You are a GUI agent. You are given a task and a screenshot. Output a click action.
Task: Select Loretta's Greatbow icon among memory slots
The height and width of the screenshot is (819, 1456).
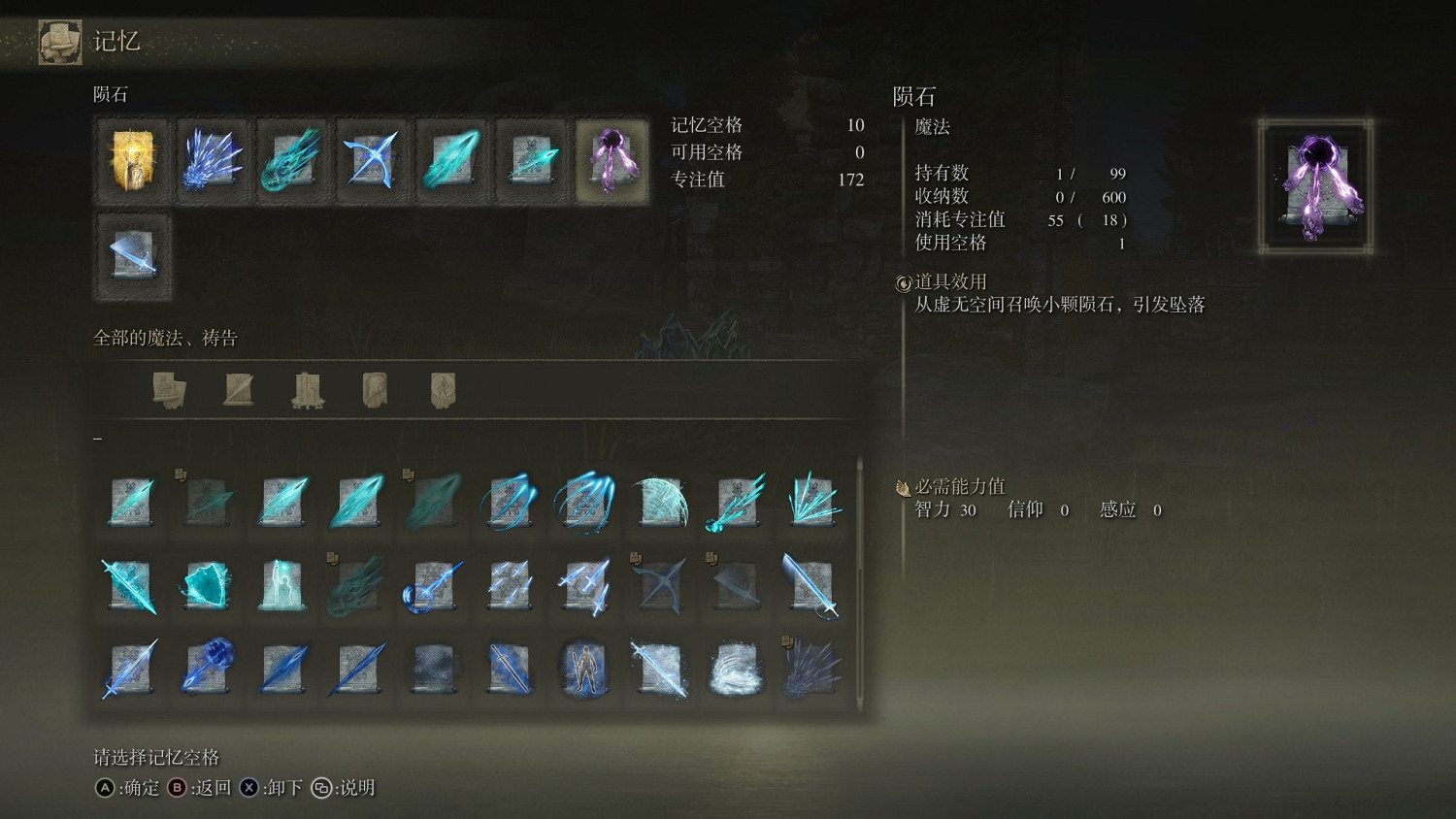[372, 160]
